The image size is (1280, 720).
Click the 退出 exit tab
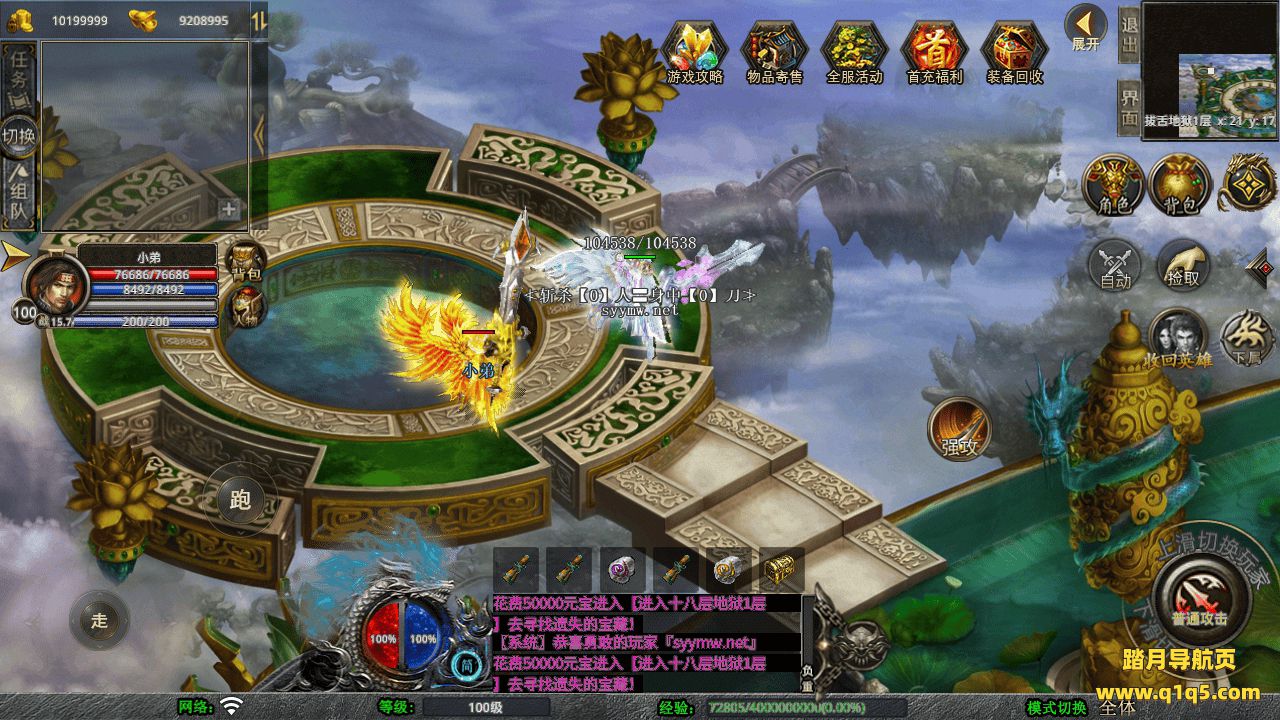pos(1129,36)
